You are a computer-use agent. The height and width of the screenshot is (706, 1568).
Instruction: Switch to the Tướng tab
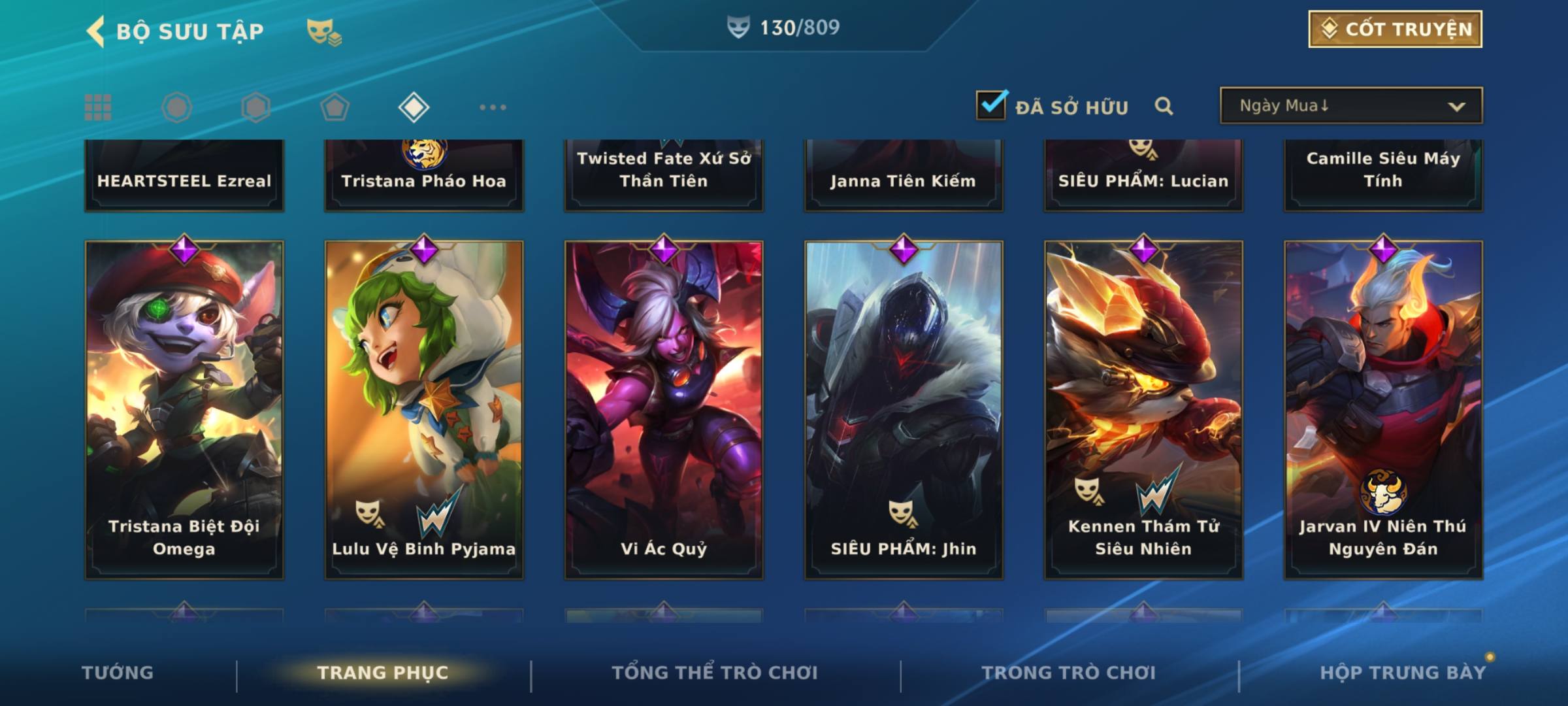point(118,673)
